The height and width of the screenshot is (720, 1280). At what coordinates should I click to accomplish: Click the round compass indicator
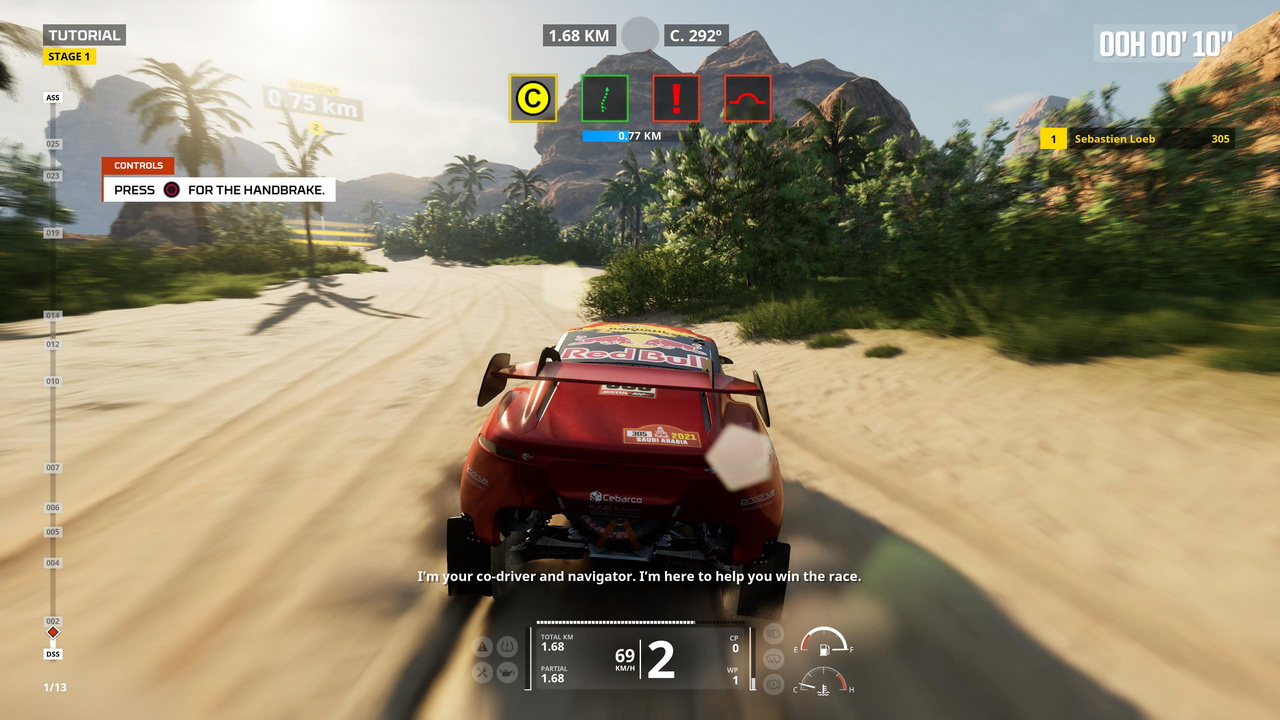pos(640,35)
